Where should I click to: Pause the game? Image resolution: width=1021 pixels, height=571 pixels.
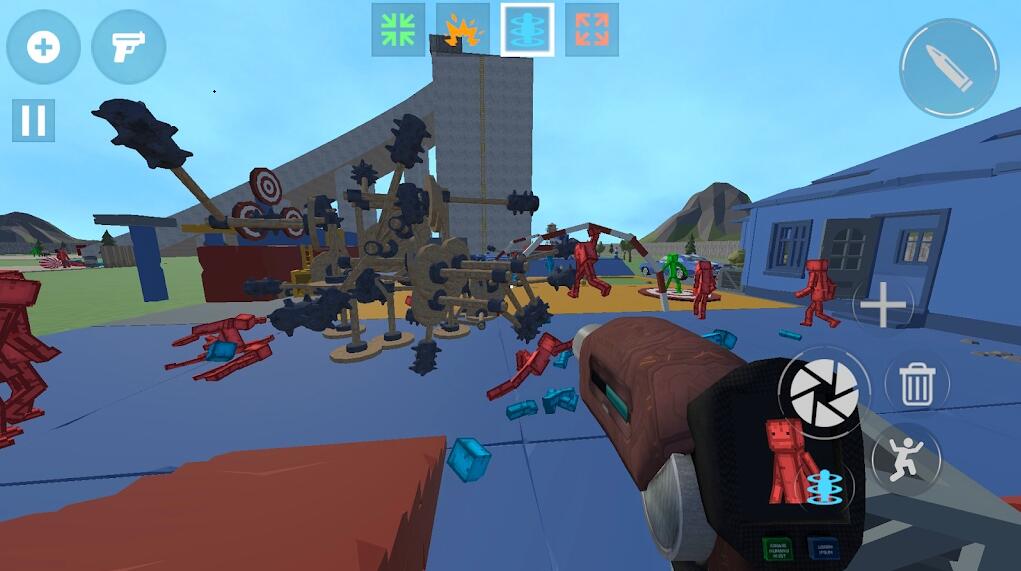[x=33, y=120]
